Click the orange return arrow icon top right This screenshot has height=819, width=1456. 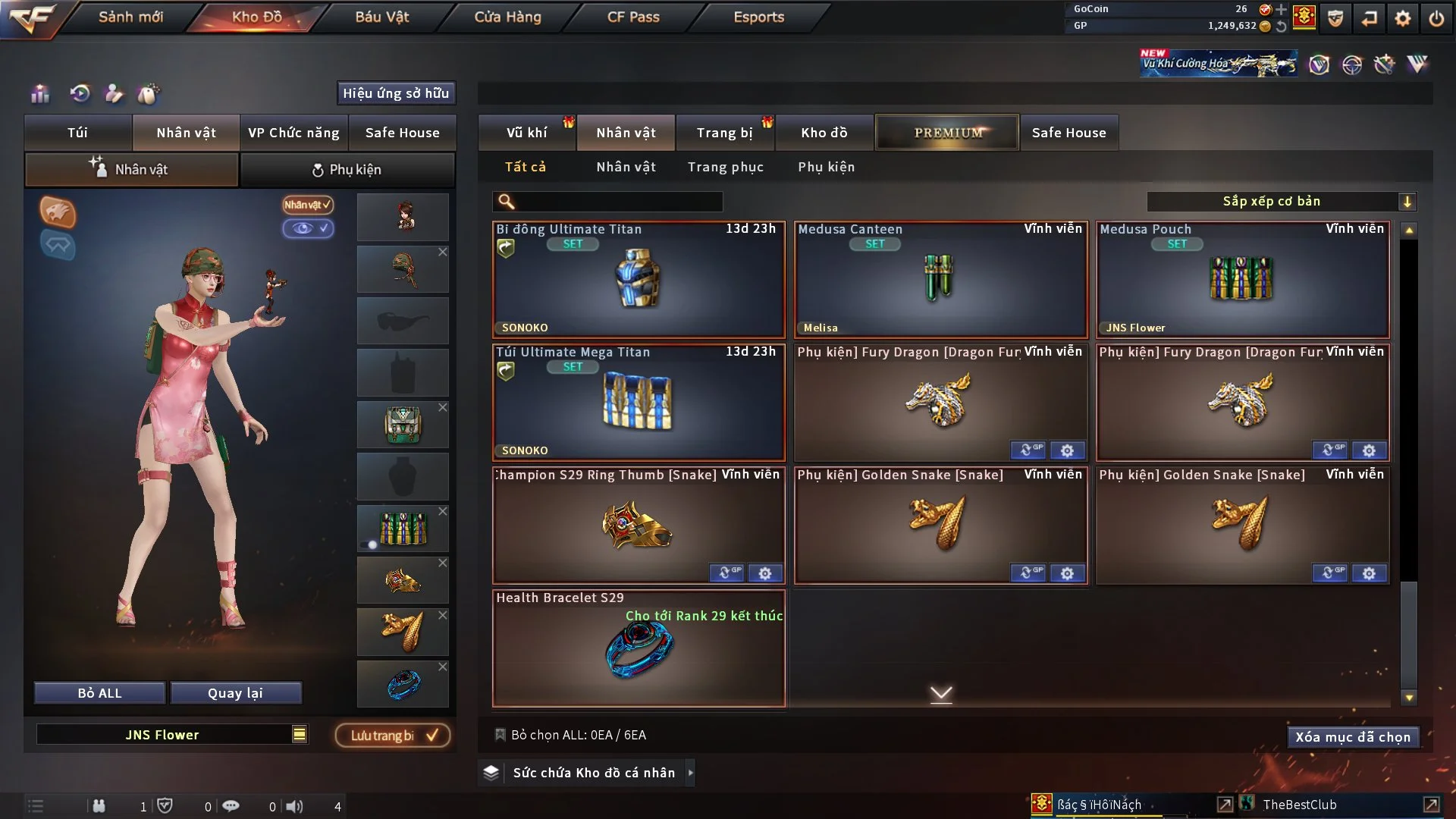tap(1370, 18)
